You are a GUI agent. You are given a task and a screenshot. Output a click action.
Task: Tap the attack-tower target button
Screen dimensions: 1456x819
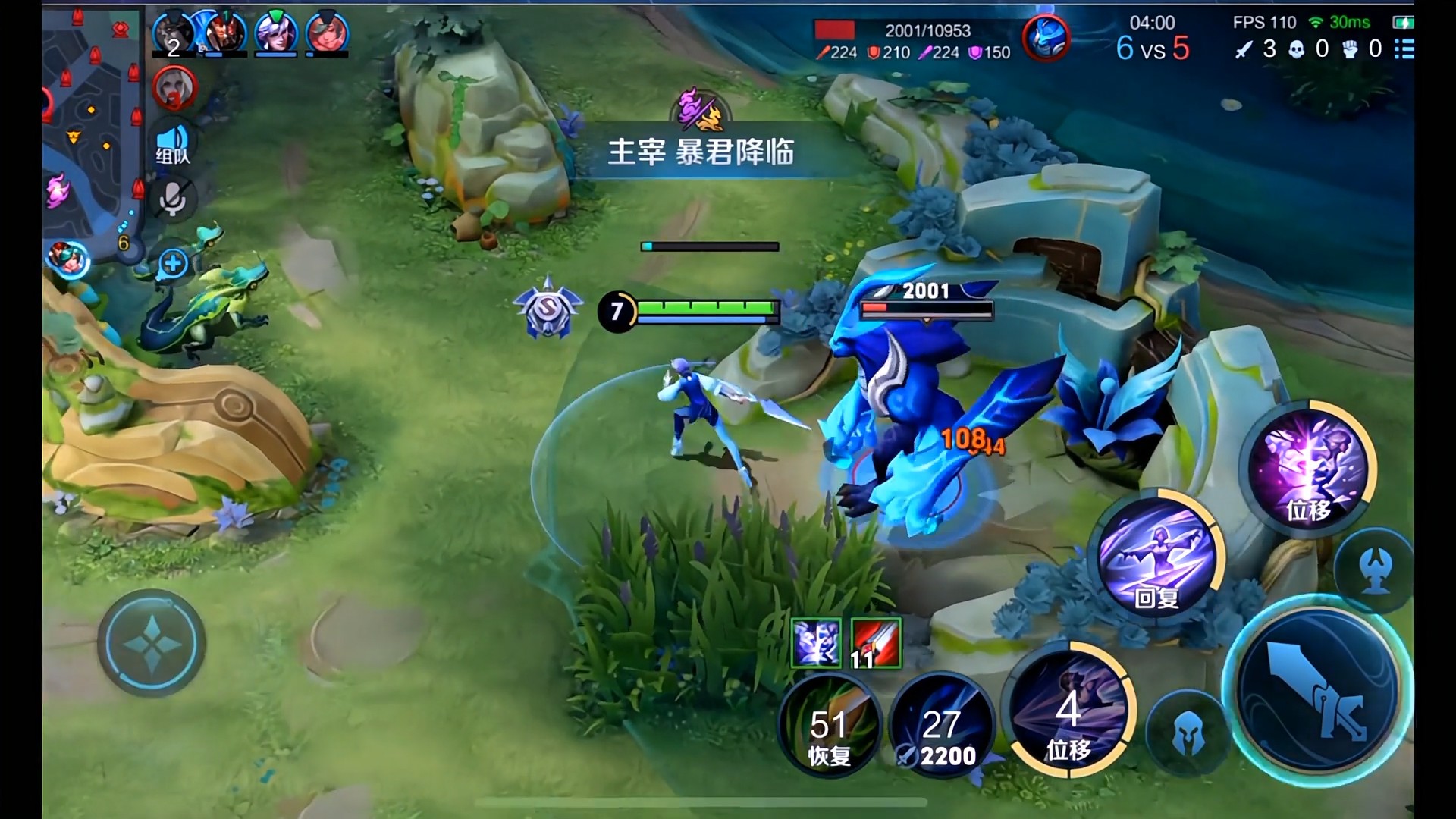(1374, 570)
